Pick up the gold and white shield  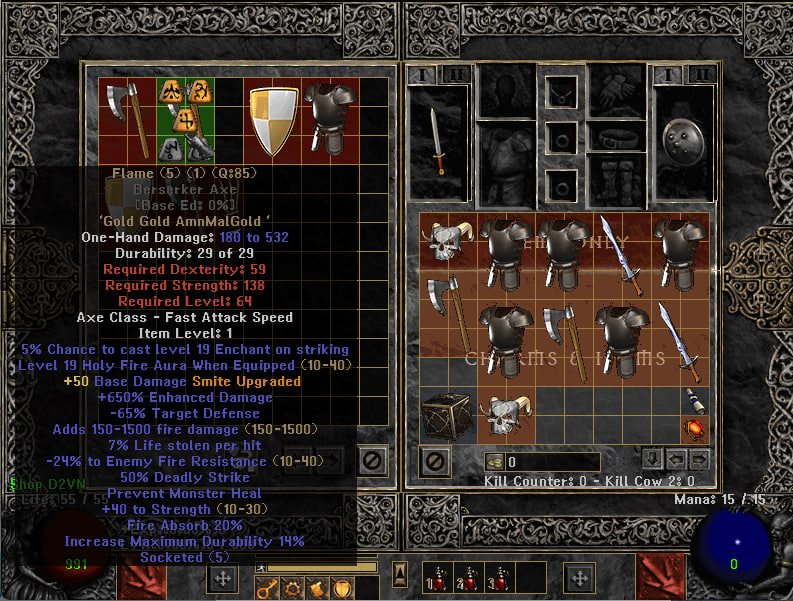pos(271,121)
